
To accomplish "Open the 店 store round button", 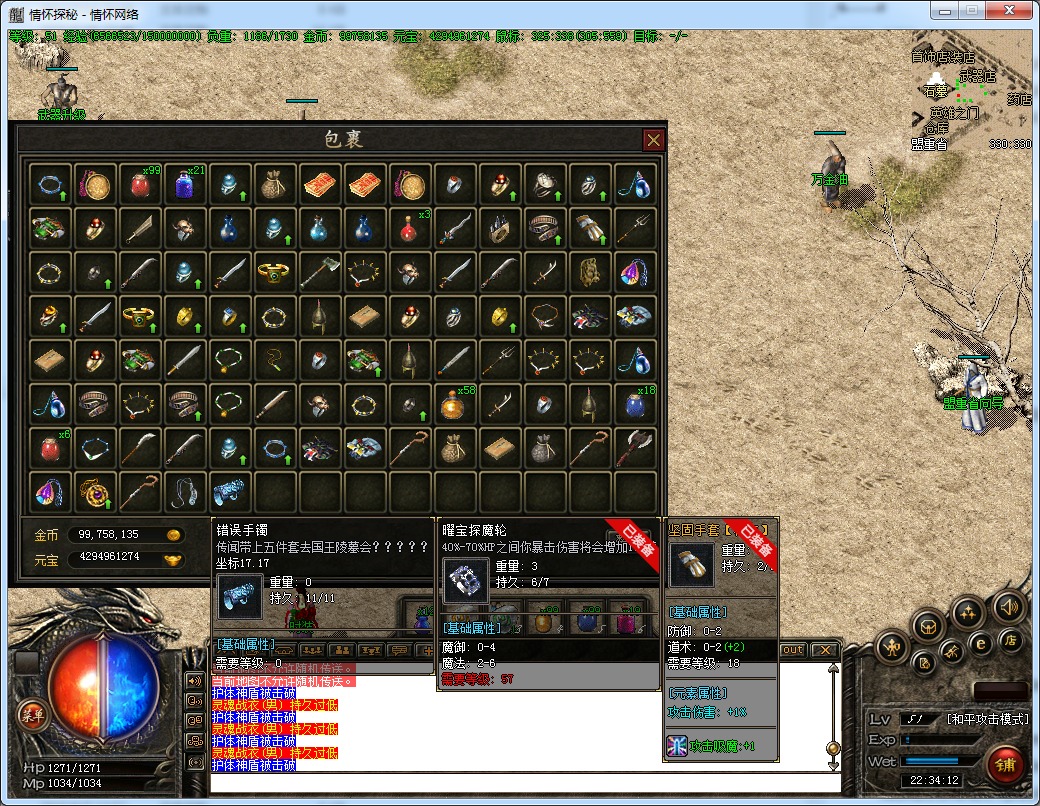I will [x=1011, y=640].
